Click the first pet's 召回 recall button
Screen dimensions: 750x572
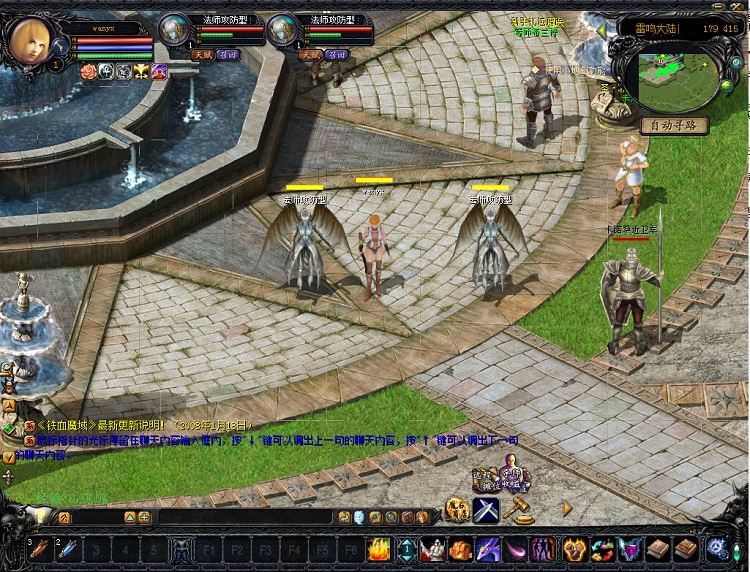click(x=228, y=54)
